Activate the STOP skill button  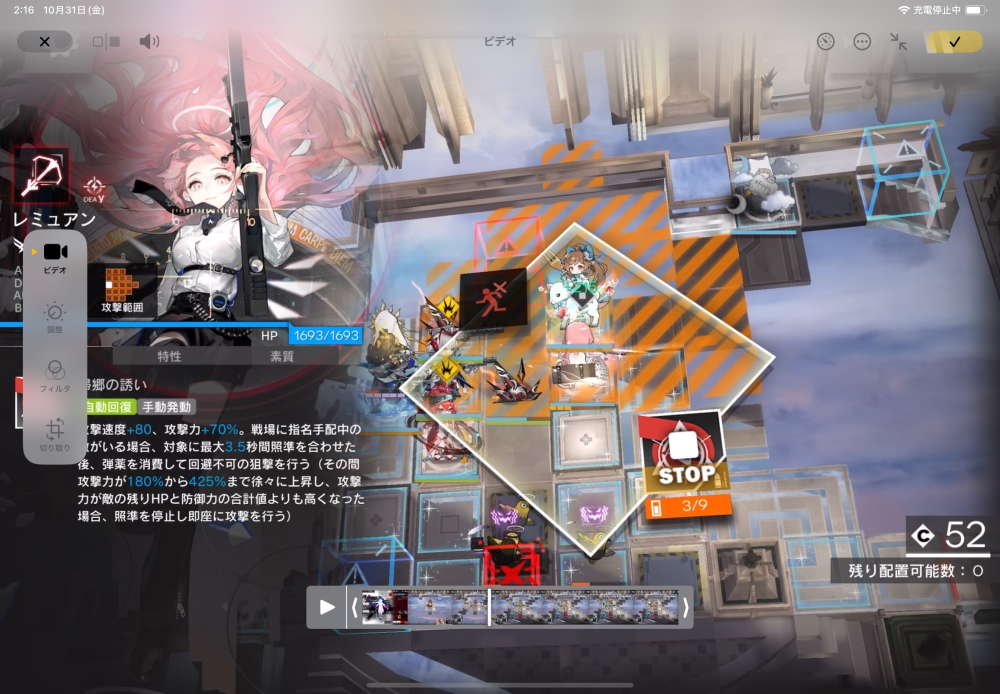pyautogui.click(x=686, y=452)
